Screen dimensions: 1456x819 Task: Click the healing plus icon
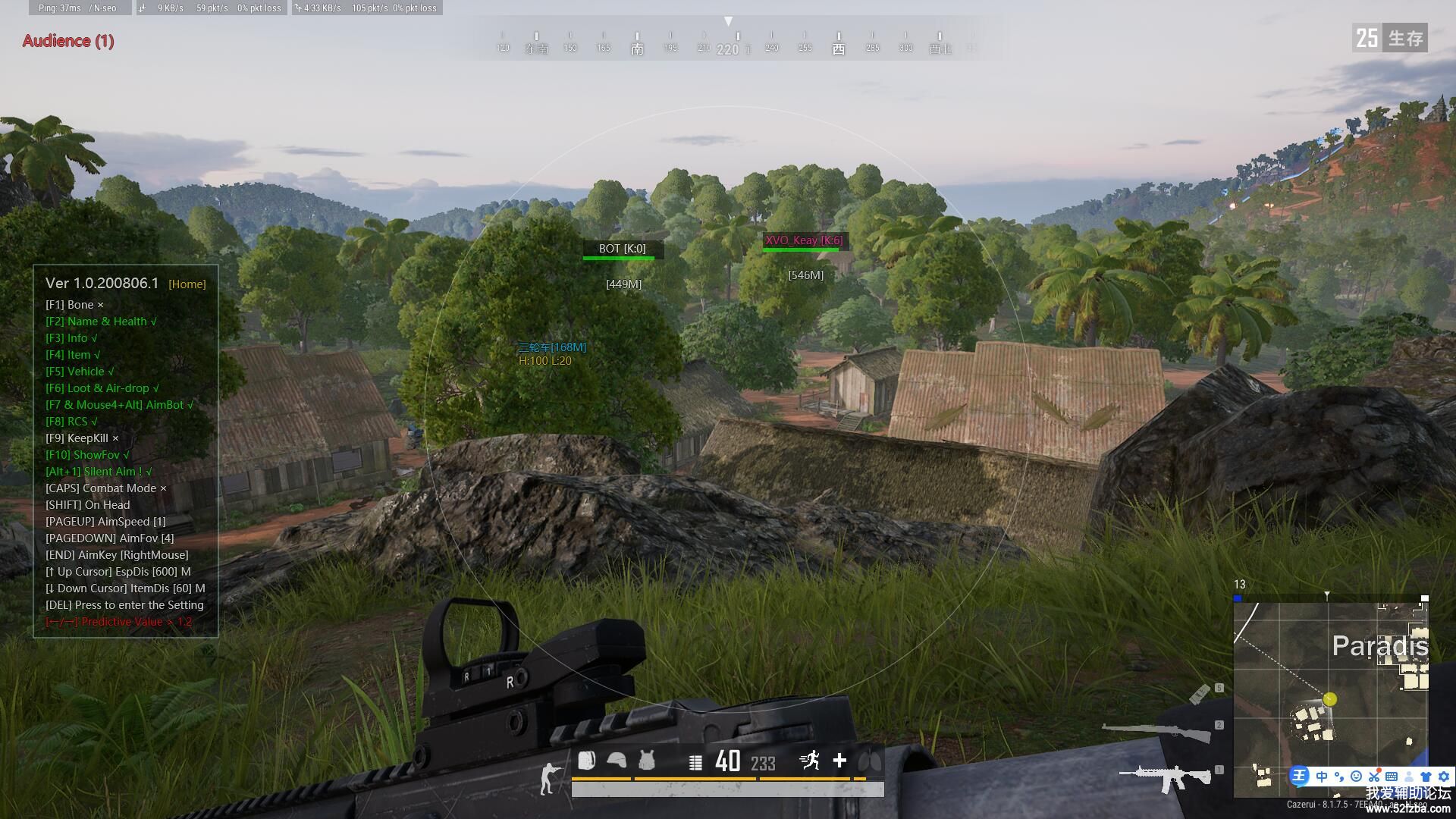839,761
